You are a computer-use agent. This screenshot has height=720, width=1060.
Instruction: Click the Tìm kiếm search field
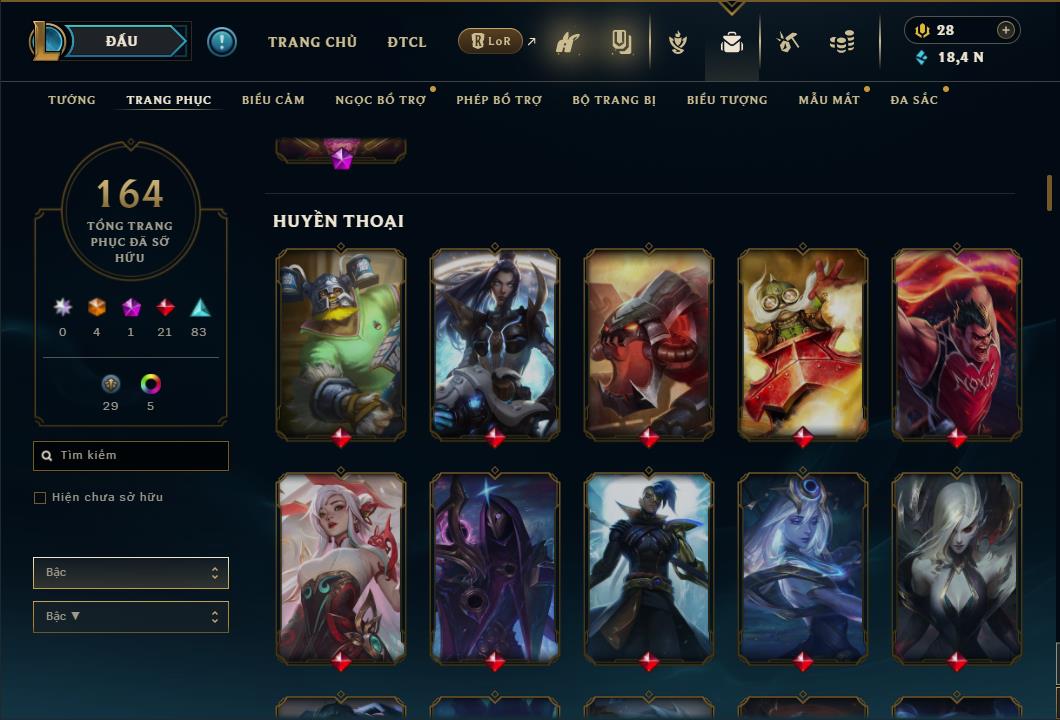(x=131, y=456)
